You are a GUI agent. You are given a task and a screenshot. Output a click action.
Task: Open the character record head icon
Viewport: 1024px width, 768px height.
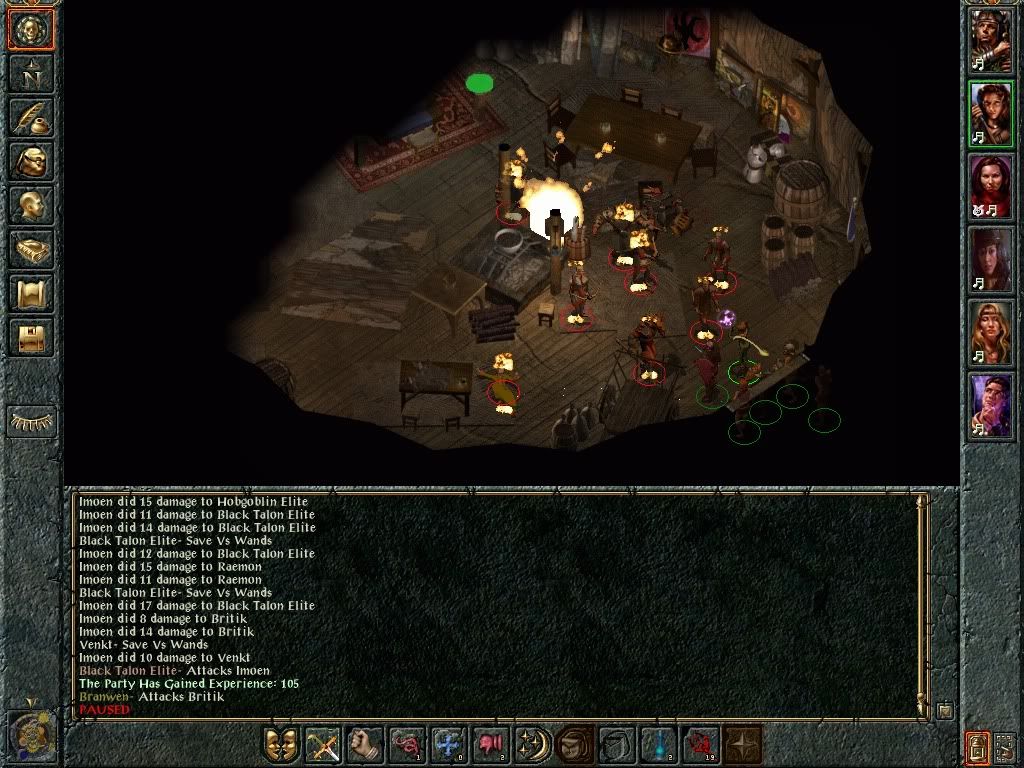pos(31,206)
